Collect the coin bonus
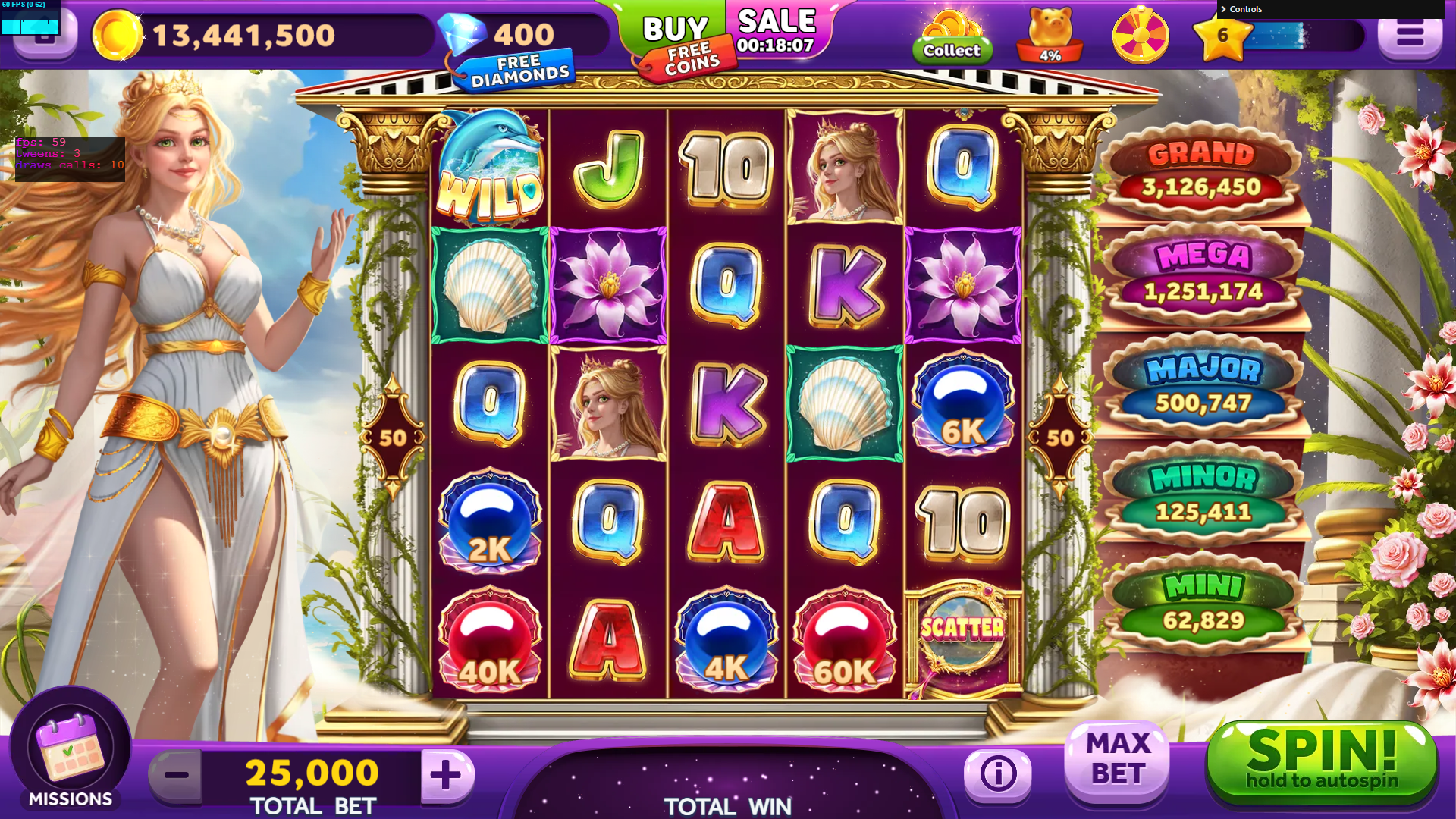Screen dimensions: 1456x819 click(x=952, y=38)
